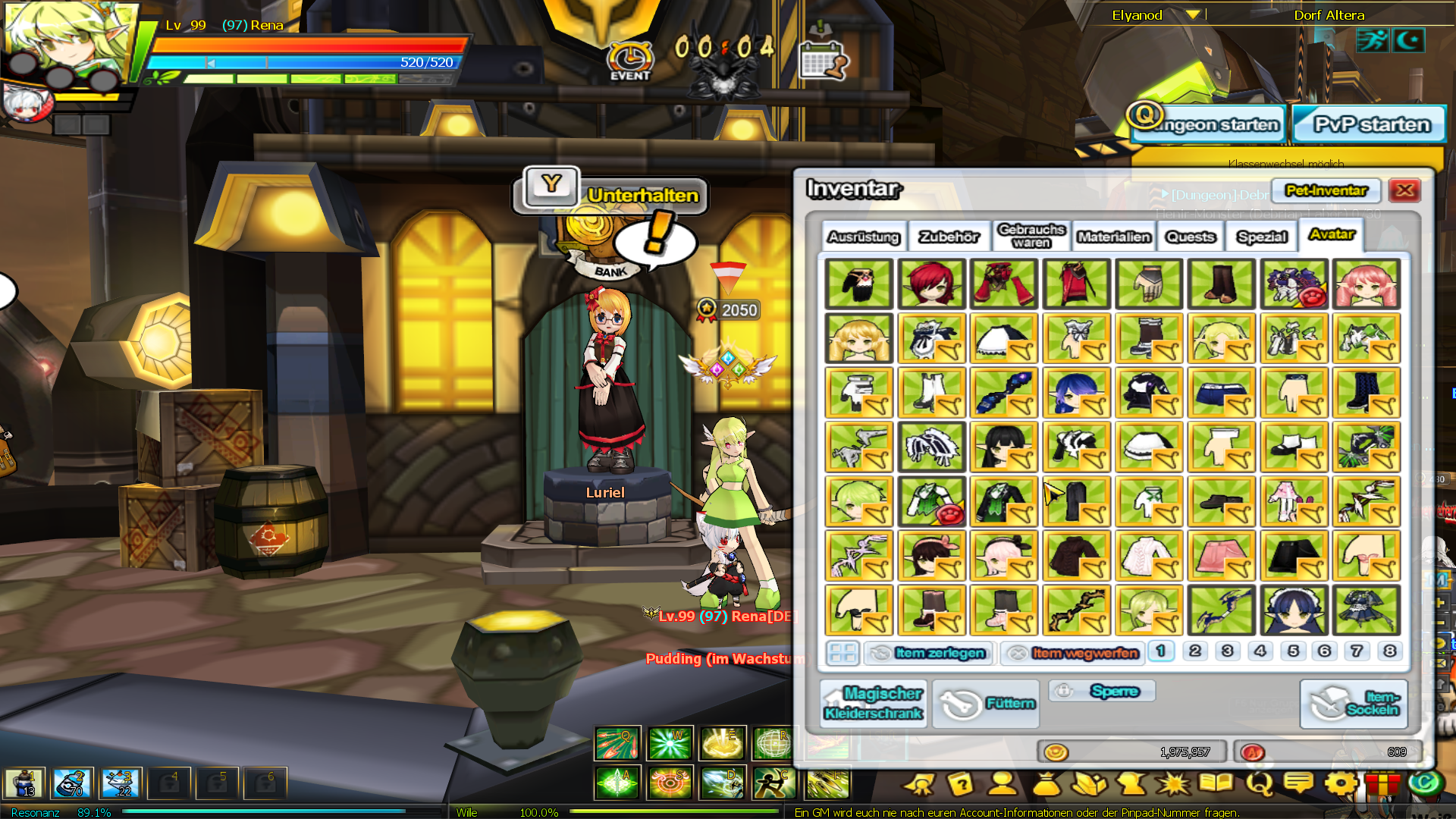Start PvP with PvP starten

click(x=1370, y=124)
